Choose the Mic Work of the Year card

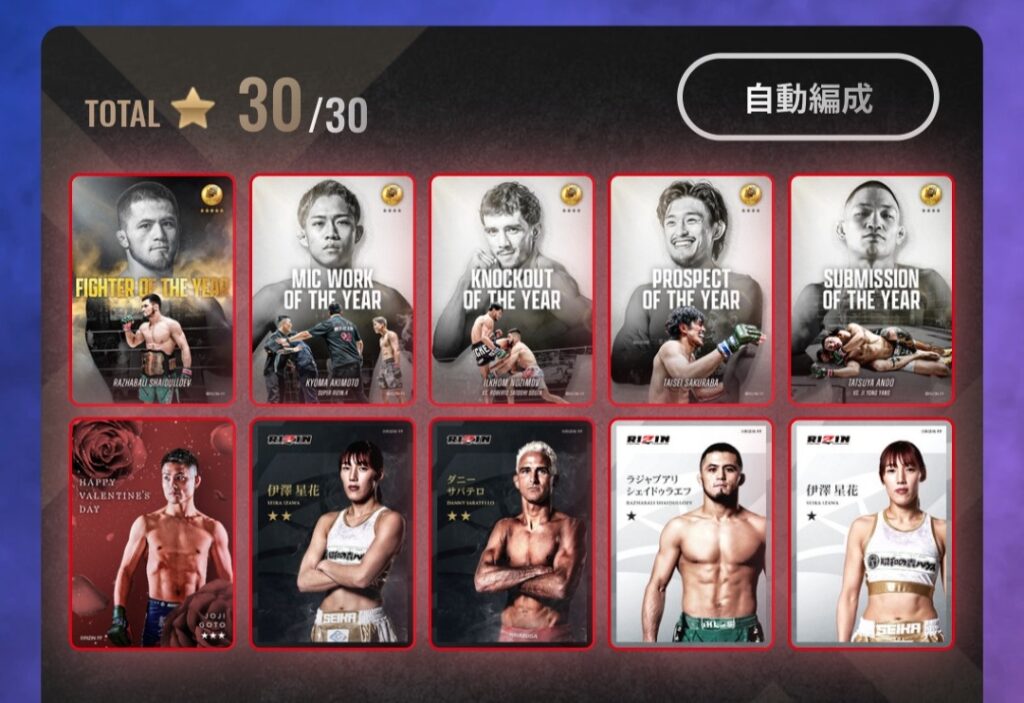pos(332,290)
